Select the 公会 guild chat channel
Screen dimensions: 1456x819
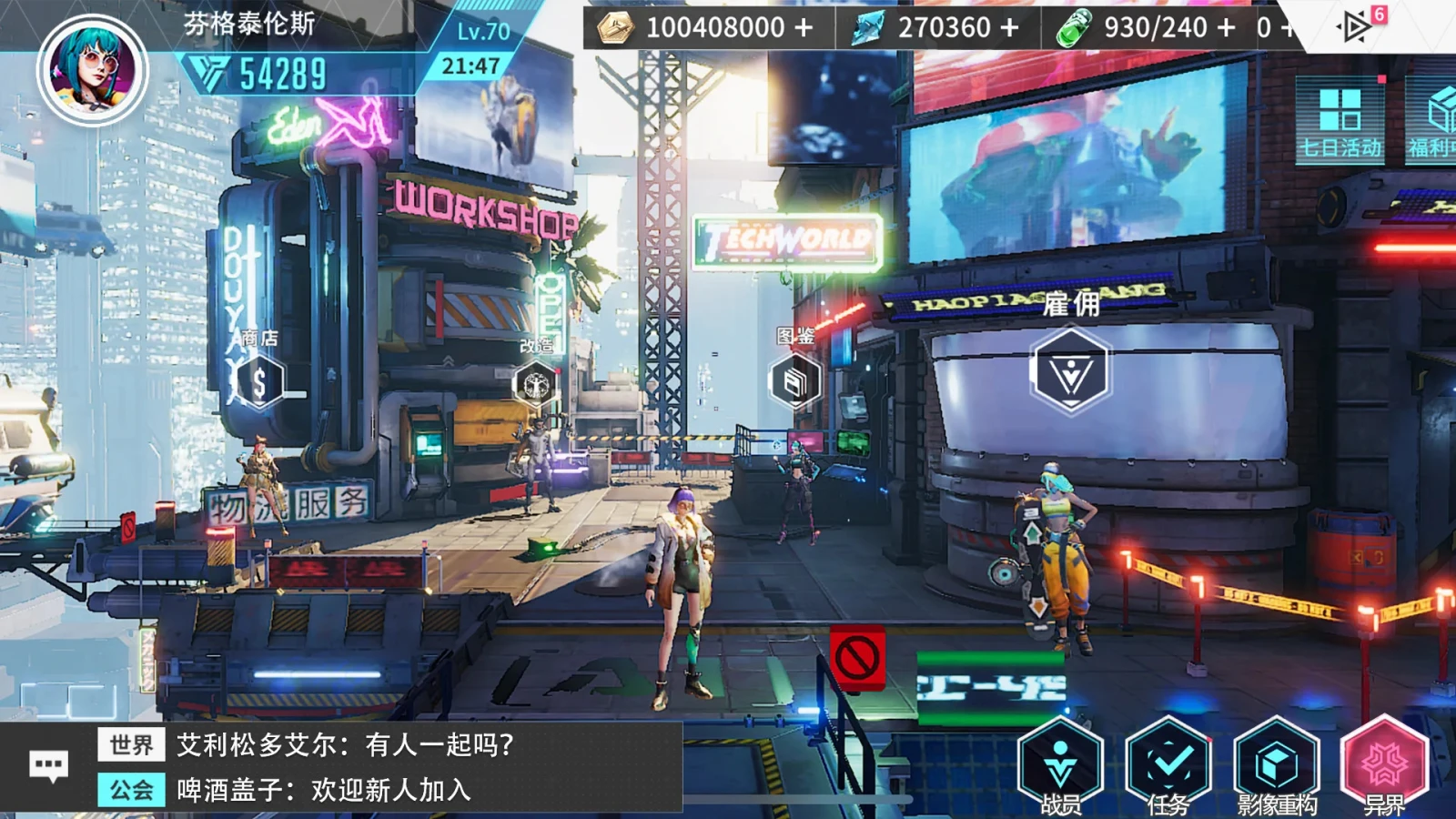pos(131,790)
